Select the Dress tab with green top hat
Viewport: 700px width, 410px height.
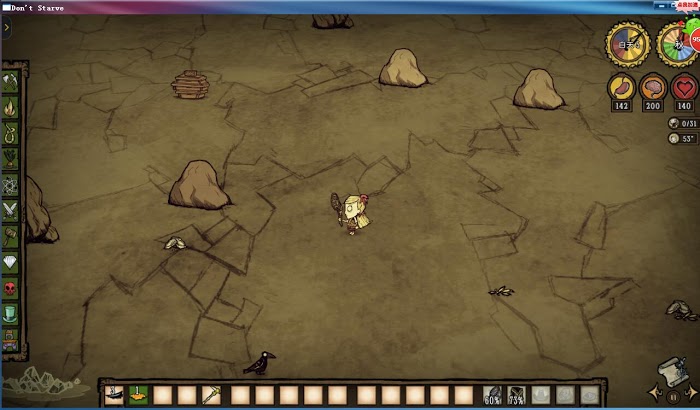point(11,314)
